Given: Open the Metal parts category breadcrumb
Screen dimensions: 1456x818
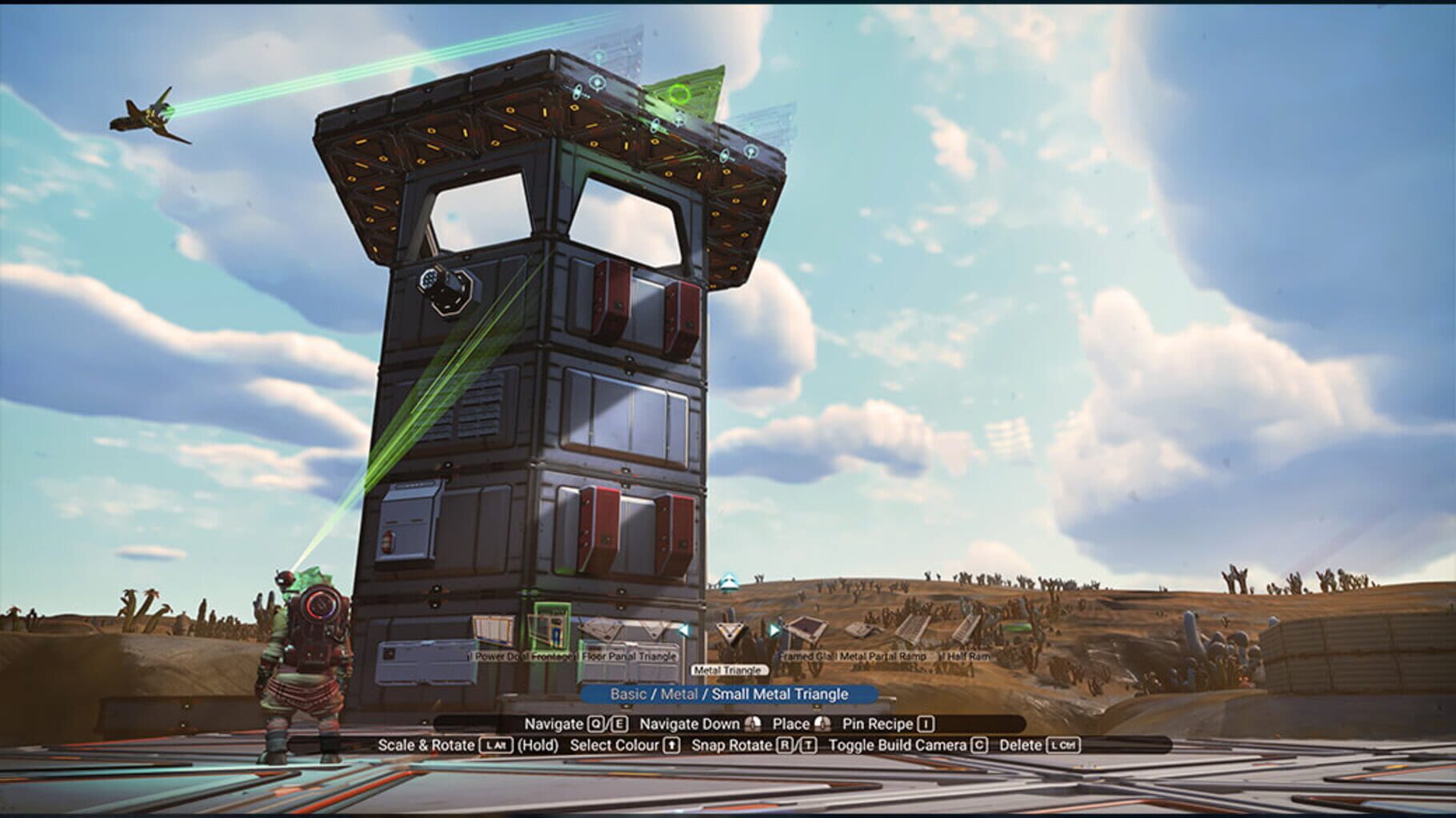Looking at the screenshot, I should (678, 695).
